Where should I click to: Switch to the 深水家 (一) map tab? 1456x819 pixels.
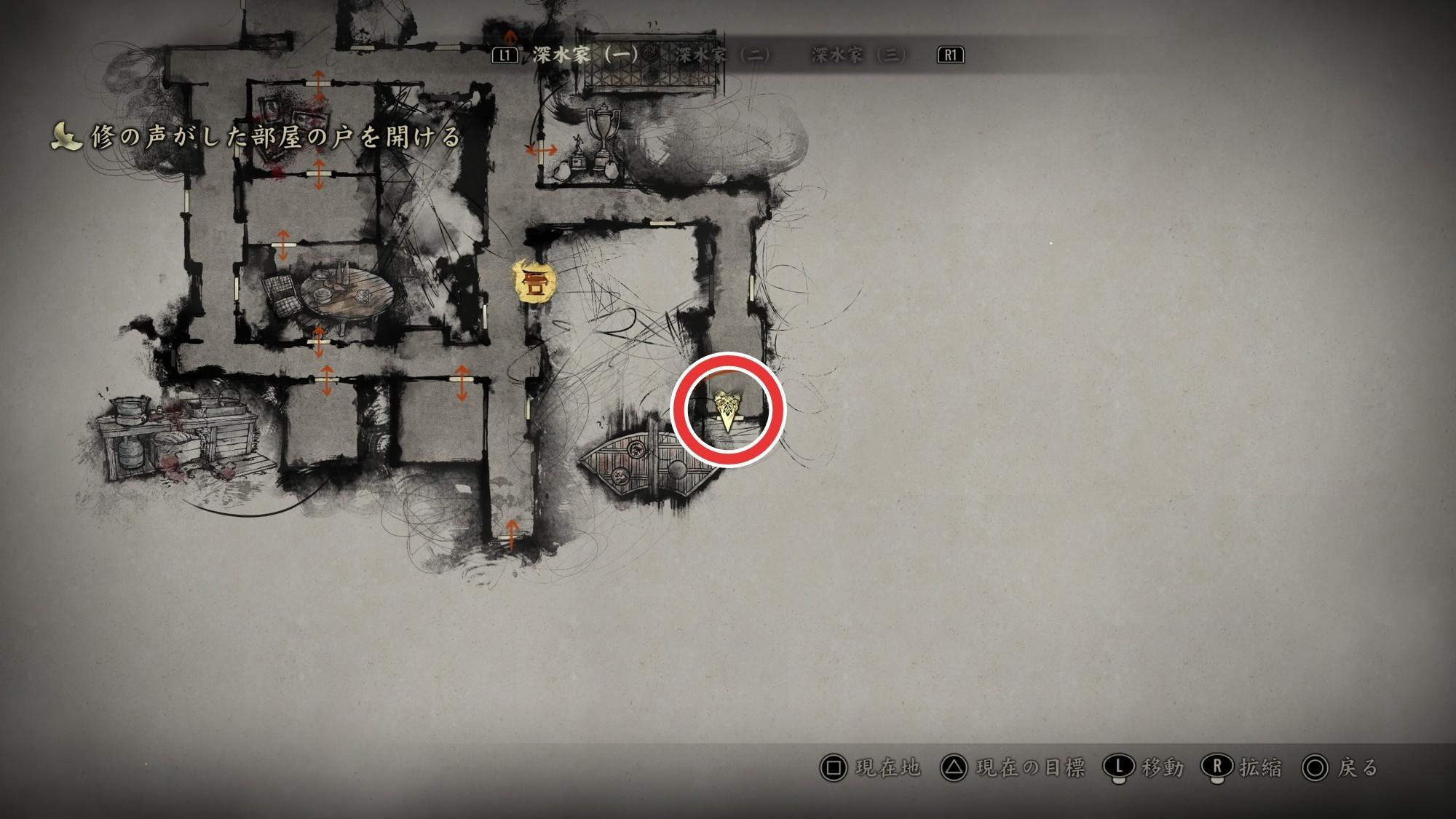pyautogui.click(x=585, y=55)
